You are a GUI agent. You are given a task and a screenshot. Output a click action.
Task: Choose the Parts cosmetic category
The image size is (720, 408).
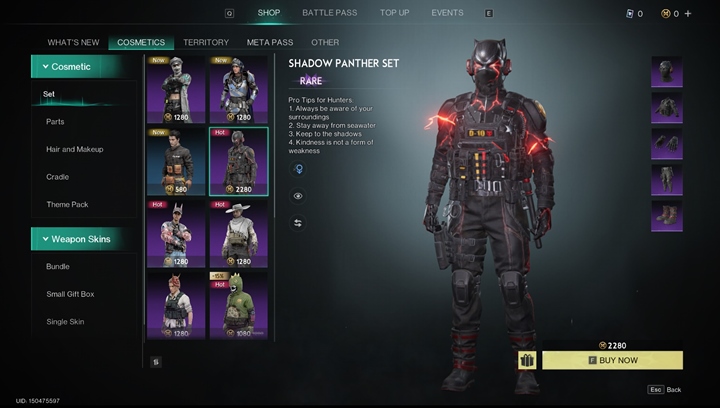pos(55,122)
